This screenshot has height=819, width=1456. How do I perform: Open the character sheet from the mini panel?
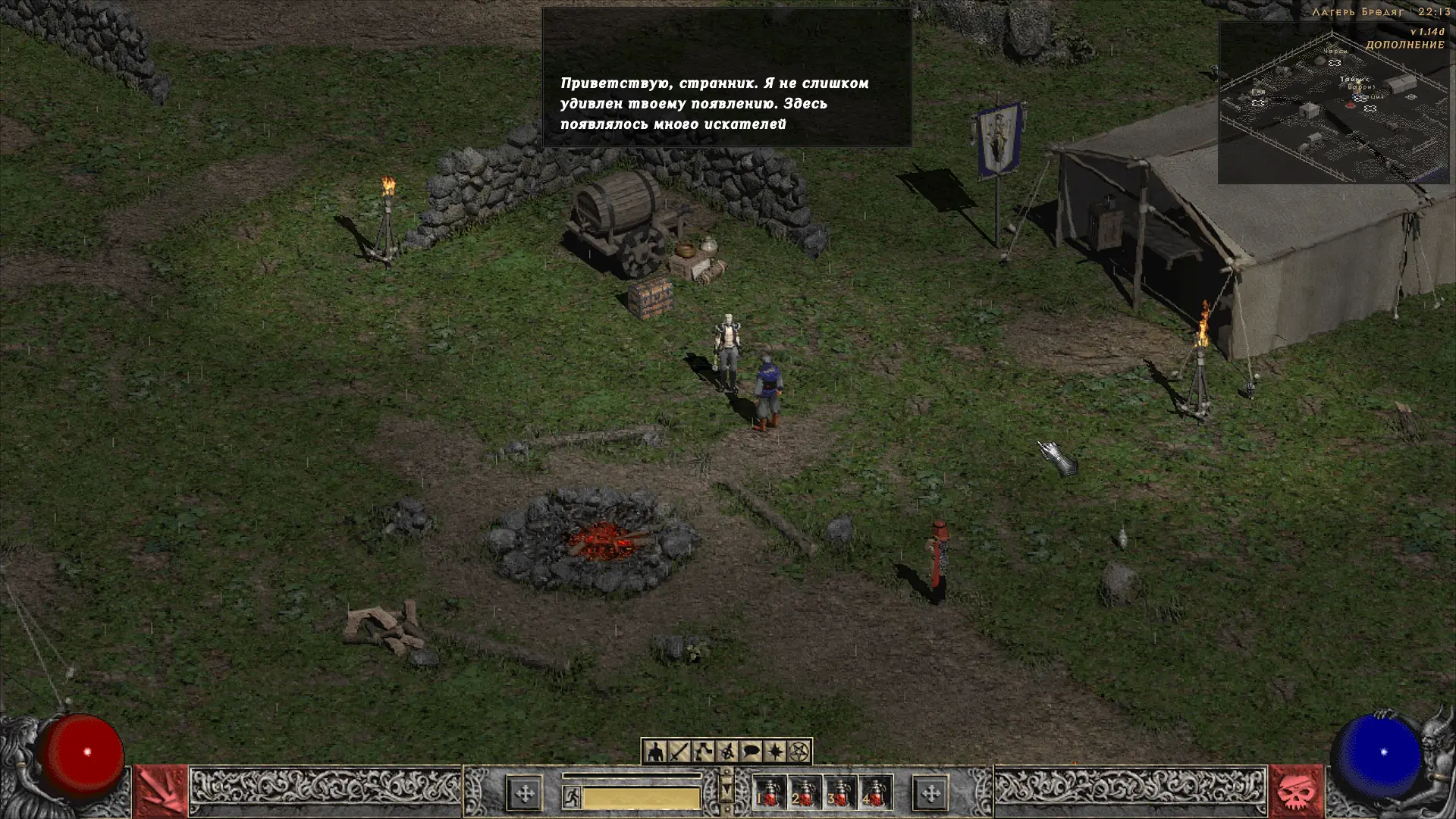point(655,752)
